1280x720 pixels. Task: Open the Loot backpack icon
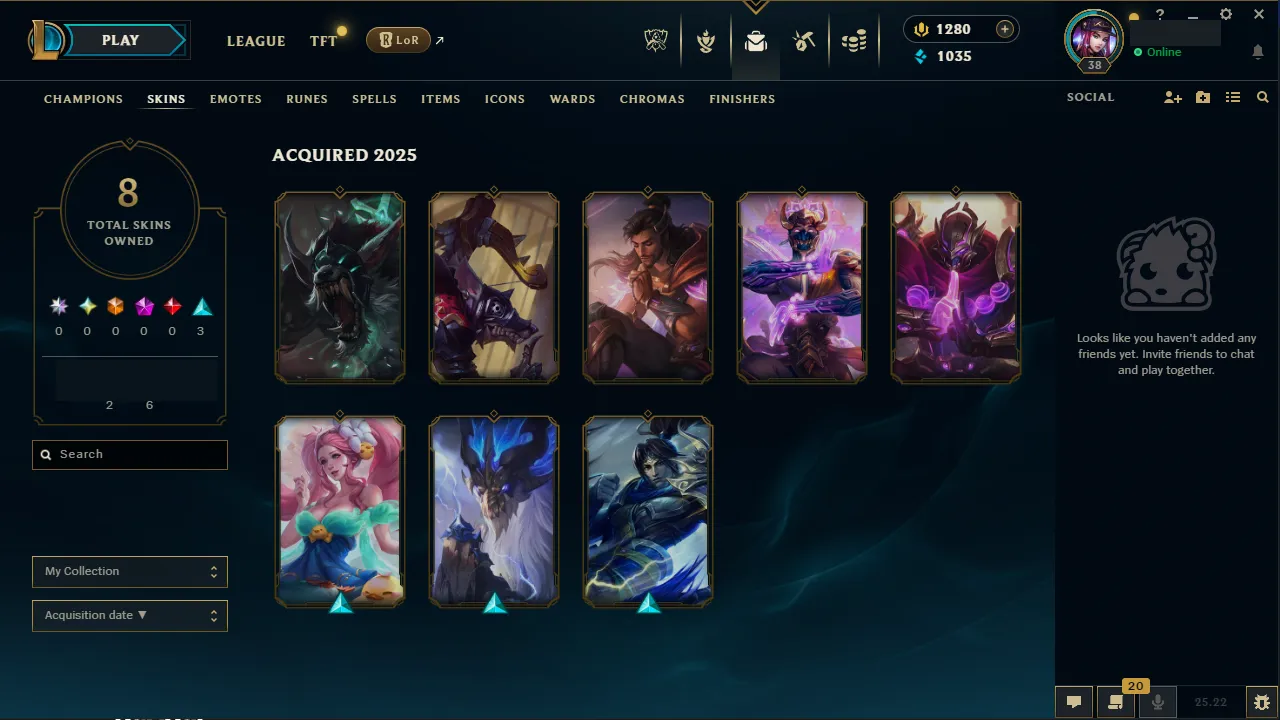755,41
